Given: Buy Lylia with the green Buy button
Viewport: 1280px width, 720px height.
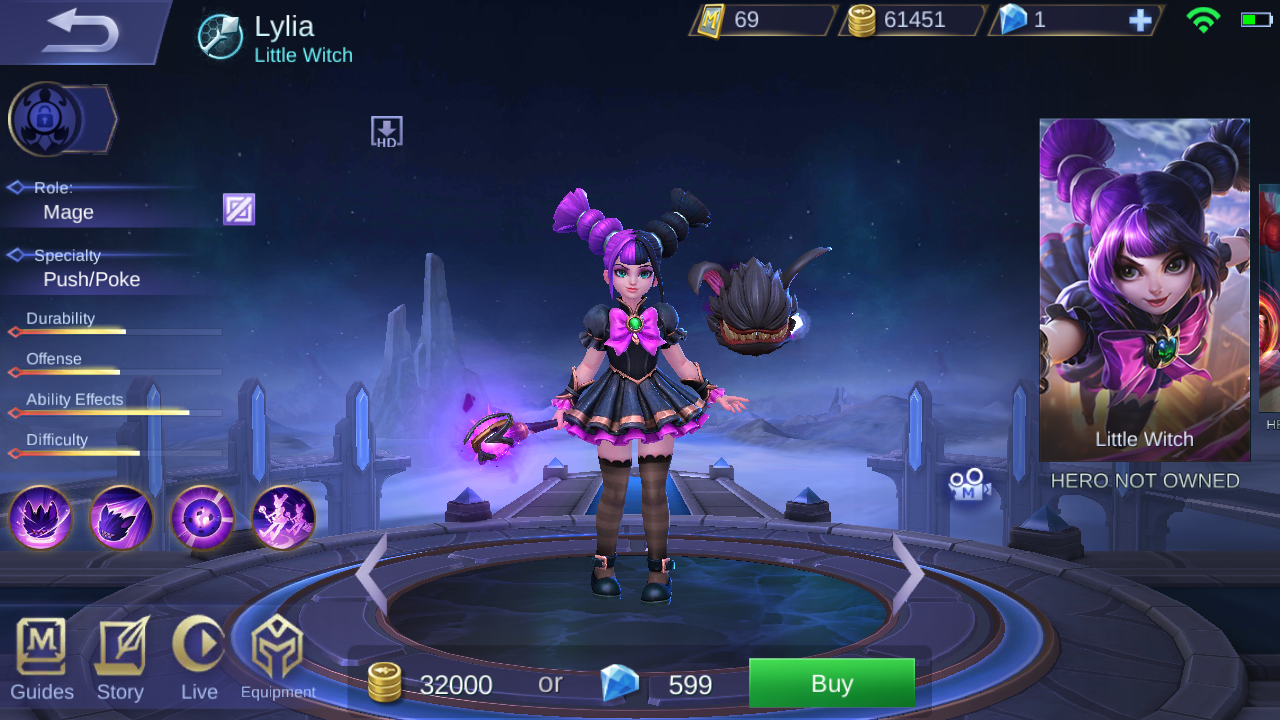Looking at the screenshot, I should 831,684.
